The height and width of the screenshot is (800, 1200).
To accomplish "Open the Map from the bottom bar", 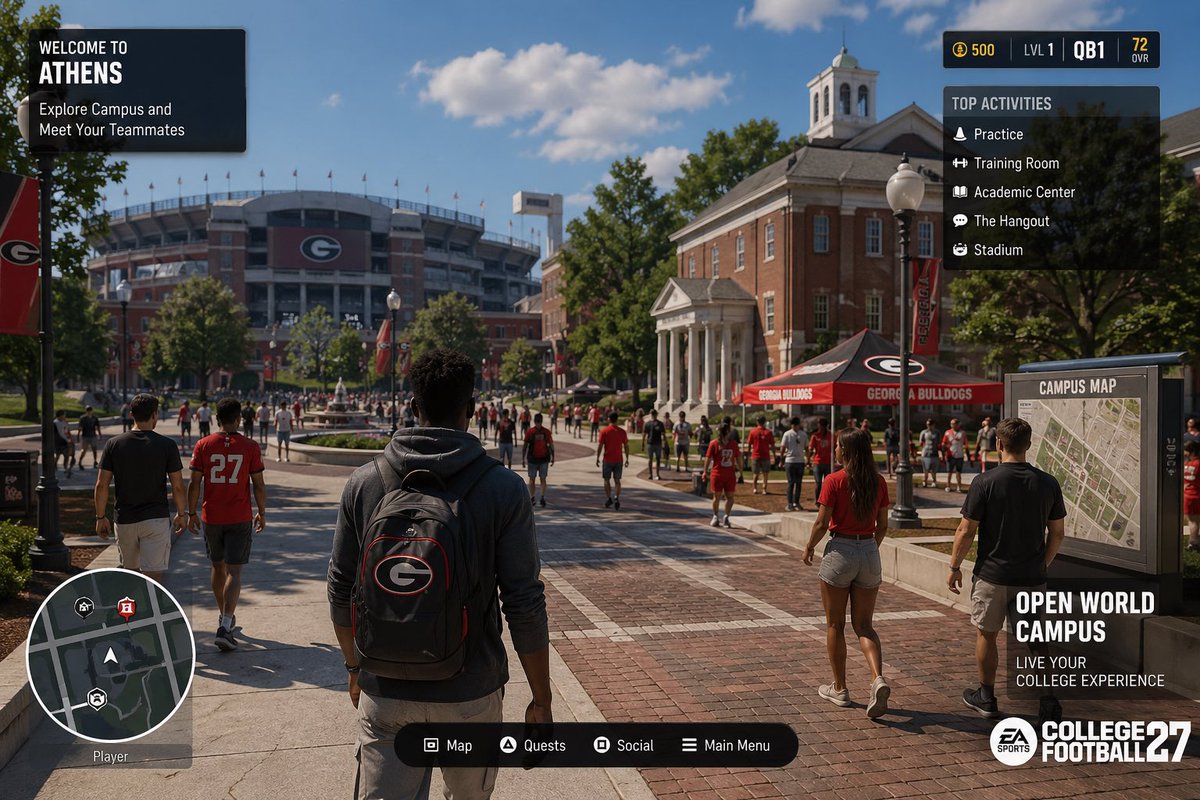I will [448, 745].
